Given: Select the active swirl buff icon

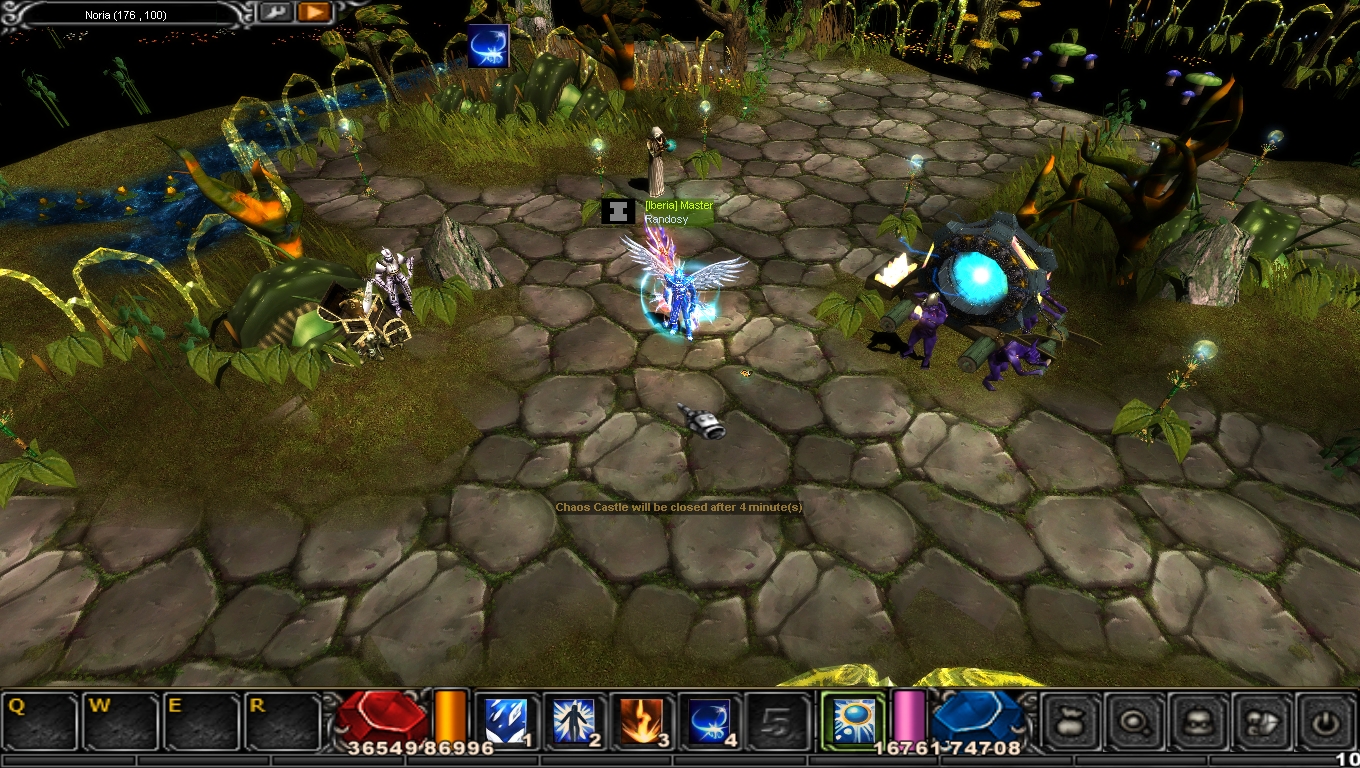Looking at the screenshot, I should 488,46.
